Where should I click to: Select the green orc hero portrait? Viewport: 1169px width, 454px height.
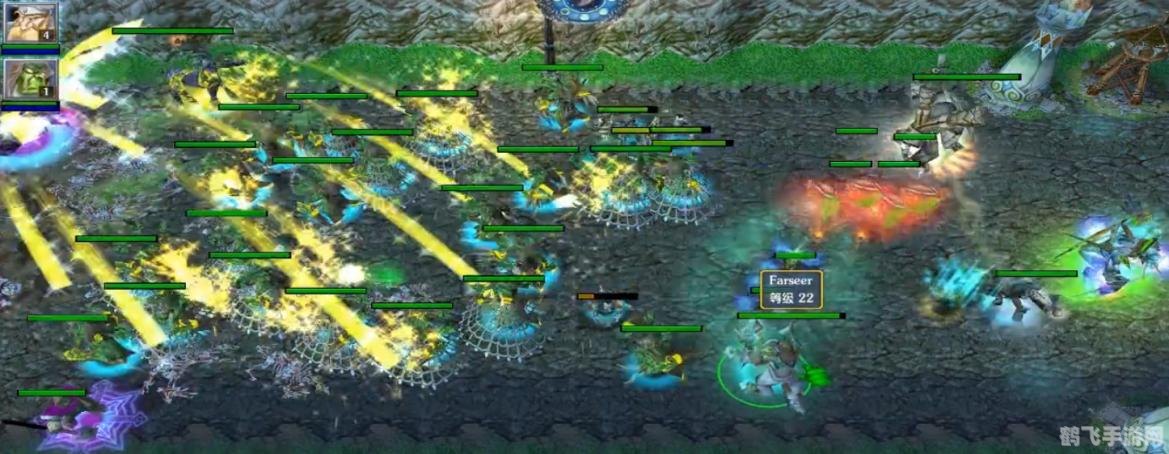pos(29,79)
